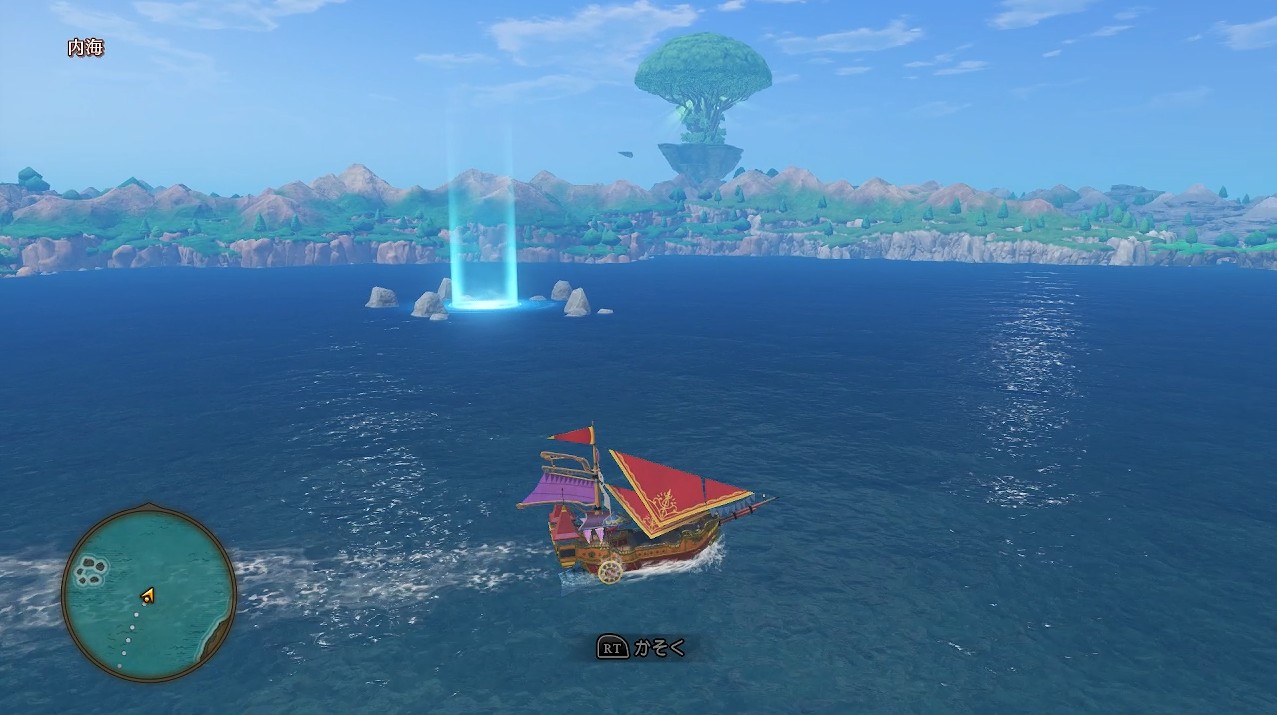The width and height of the screenshot is (1277, 715).
Task: Click the yellow ship marker on minimap
Action: pyautogui.click(x=148, y=596)
